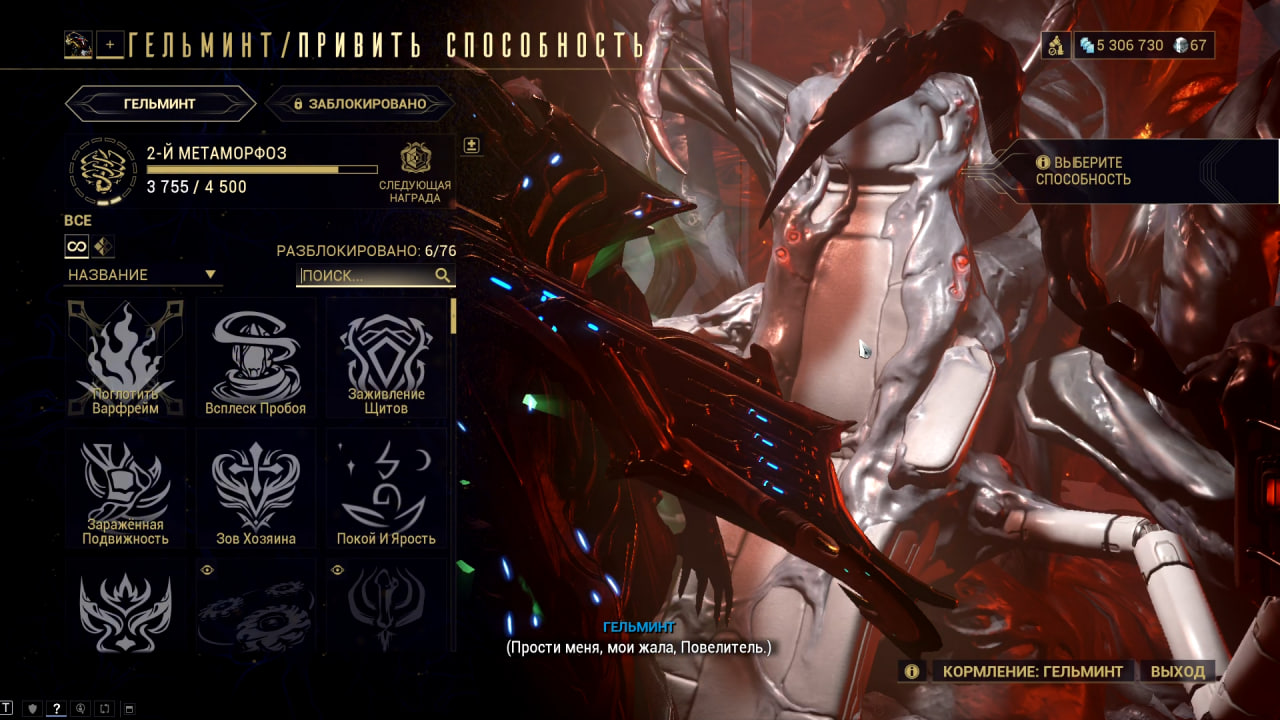The height and width of the screenshot is (720, 1280).
Task: Open Кормление: Гельминт feeding screen
Action: (x=1033, y=671)
